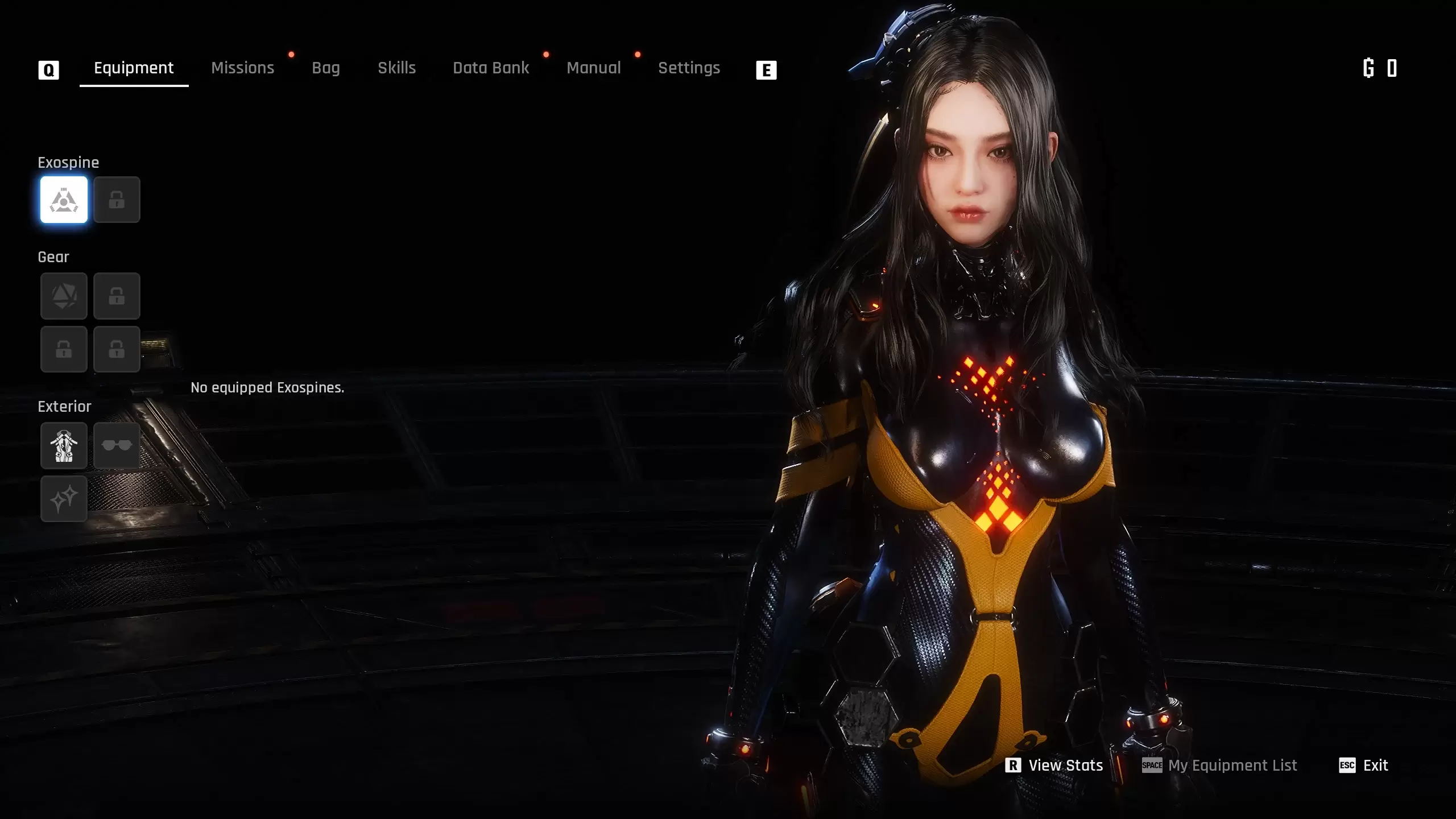
Task: Exit the equipment menu
Action: click(x=1364, y=766)
